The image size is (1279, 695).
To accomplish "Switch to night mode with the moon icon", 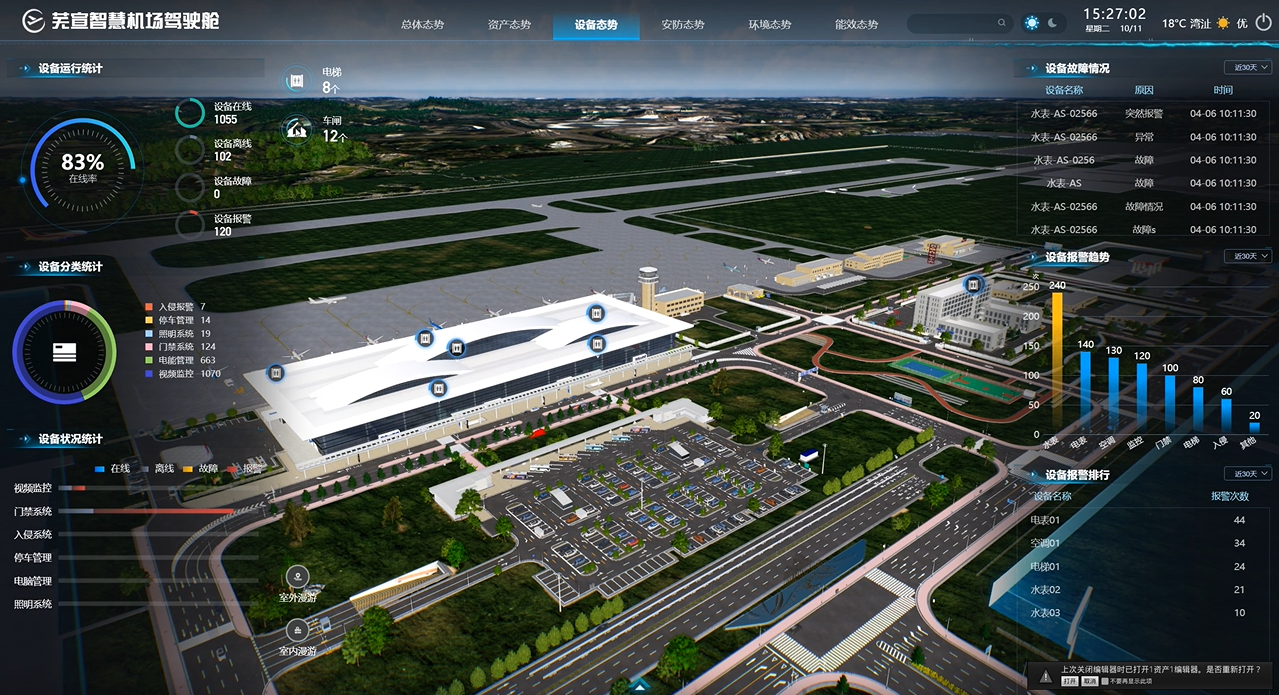I will pyautogui.click(x=1053, y=23).
